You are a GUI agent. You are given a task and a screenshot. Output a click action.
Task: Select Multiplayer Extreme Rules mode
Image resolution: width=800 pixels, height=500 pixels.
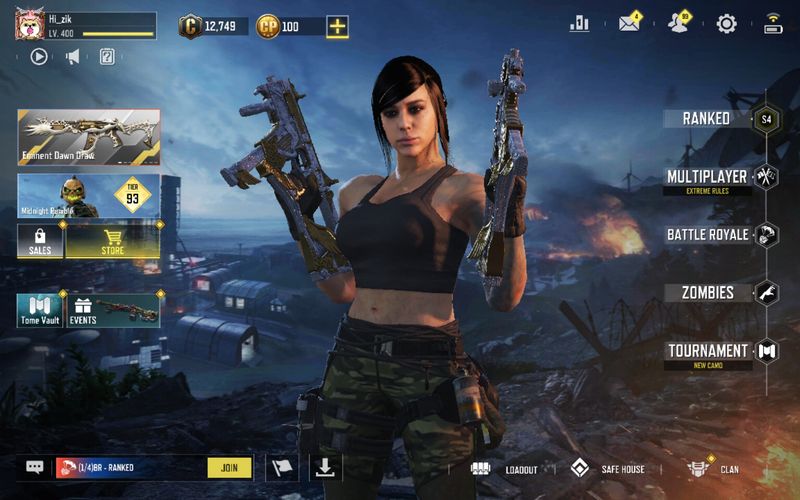707,178
